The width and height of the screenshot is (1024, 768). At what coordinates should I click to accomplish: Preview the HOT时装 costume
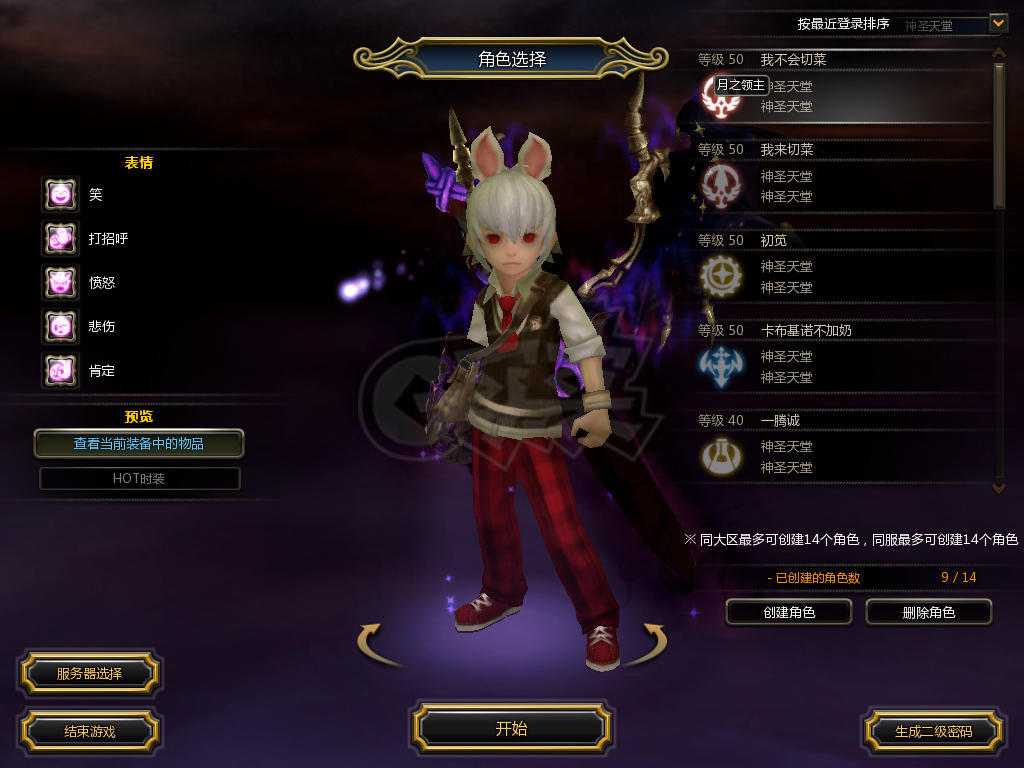[139, 479]
